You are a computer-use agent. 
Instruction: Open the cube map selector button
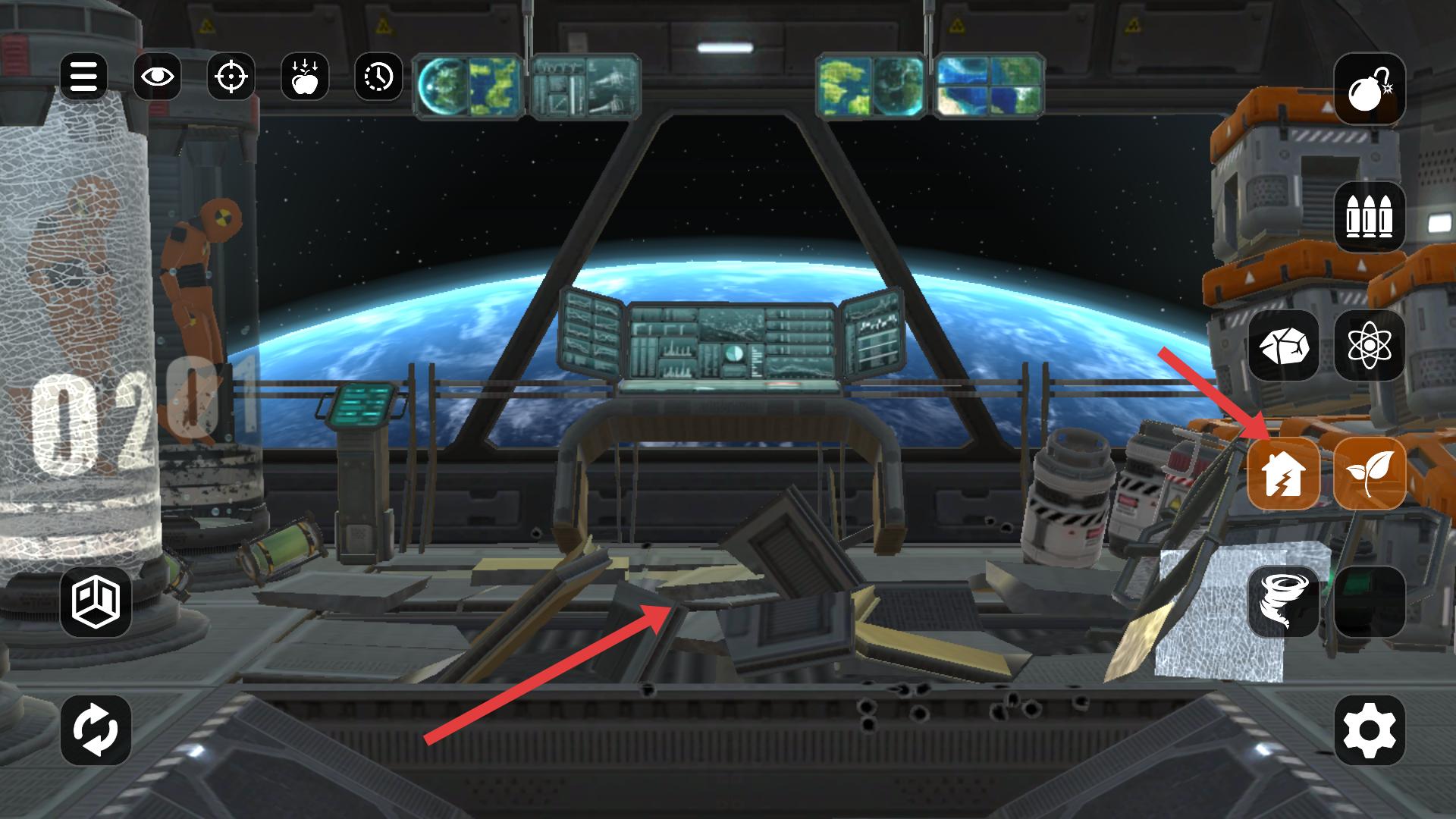[x=96, y=602]
